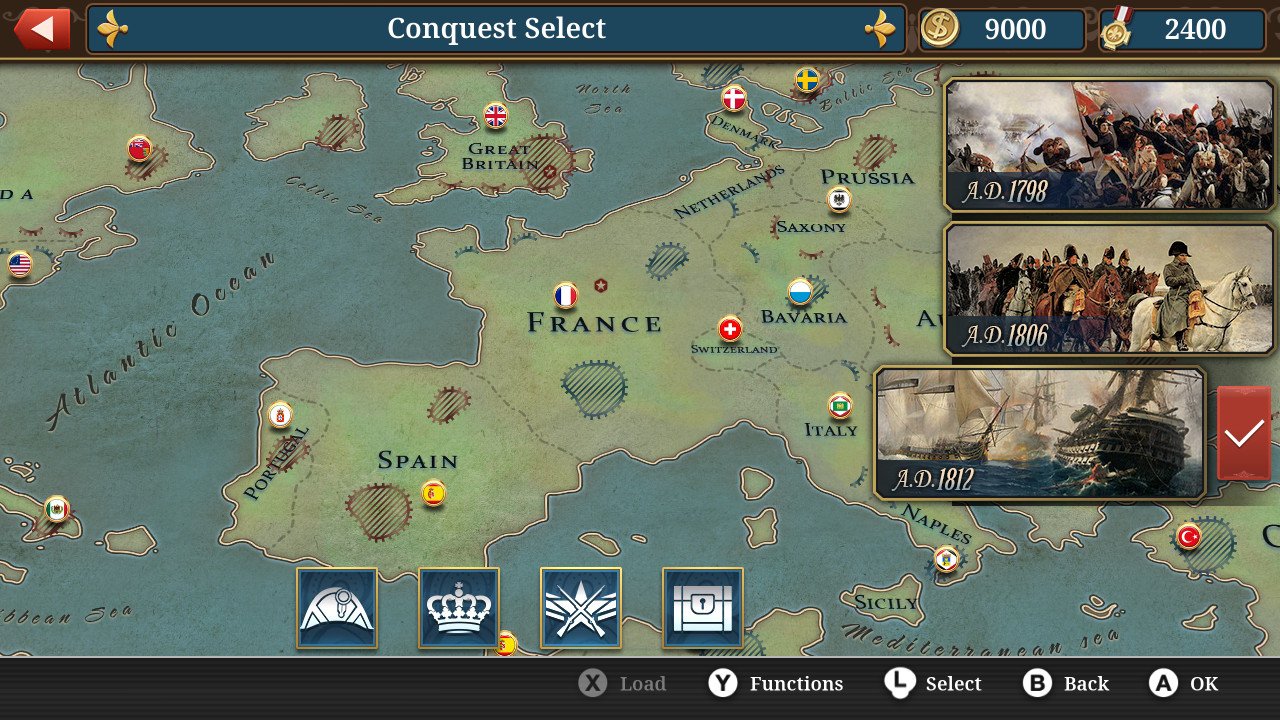Open the crossed rifles menu
Screen dimensions: 1280x720
click(x=581, y=608)
